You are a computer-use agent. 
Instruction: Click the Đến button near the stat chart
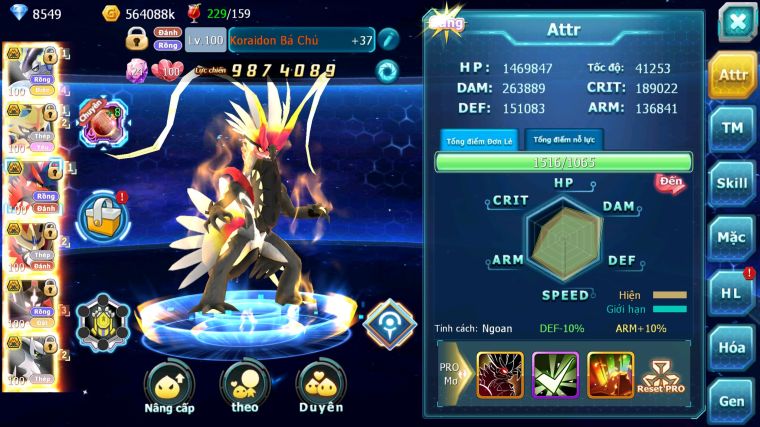pos(669,183)
